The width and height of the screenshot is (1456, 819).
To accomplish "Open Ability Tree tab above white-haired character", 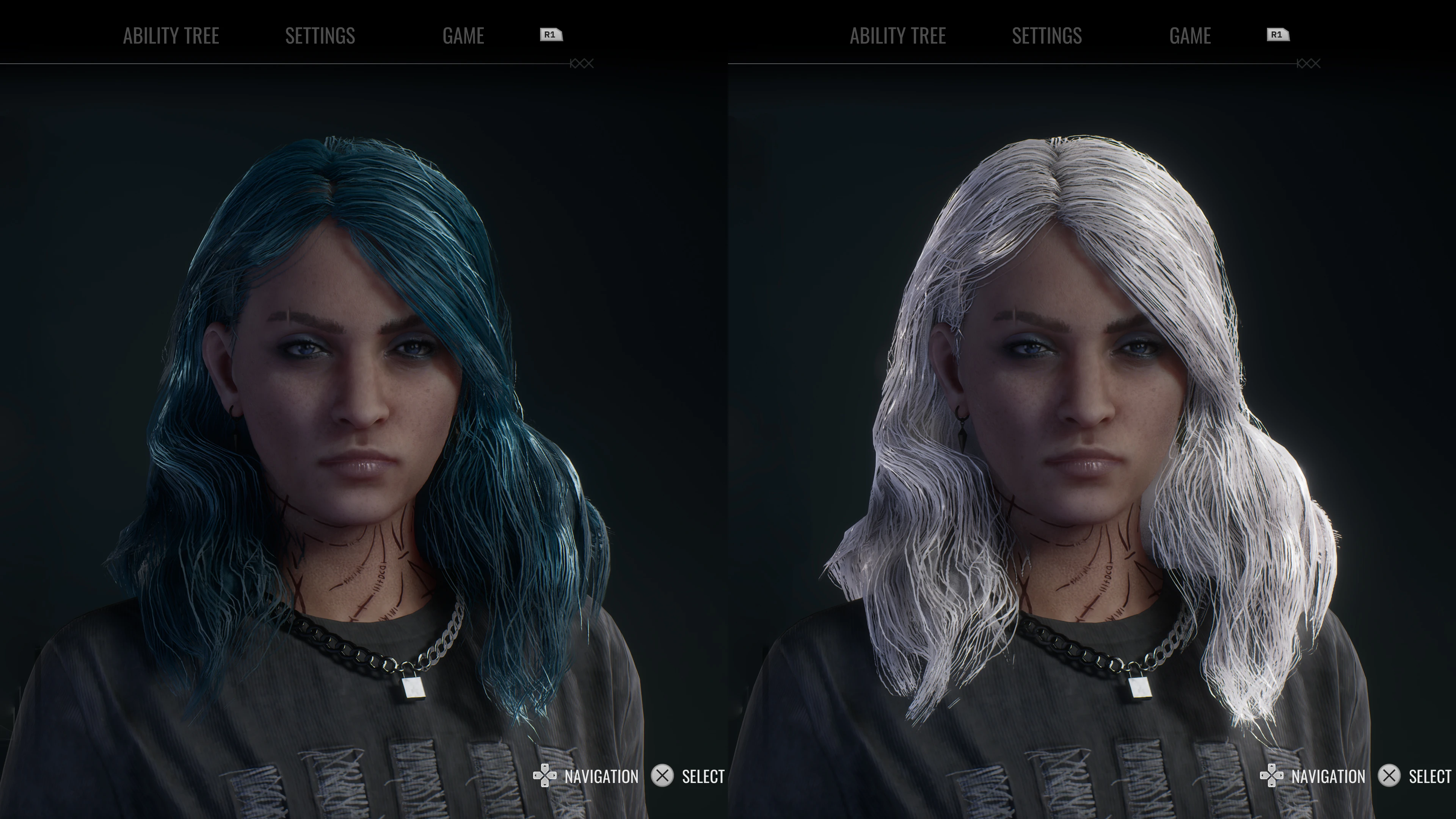I will point(897,36).
